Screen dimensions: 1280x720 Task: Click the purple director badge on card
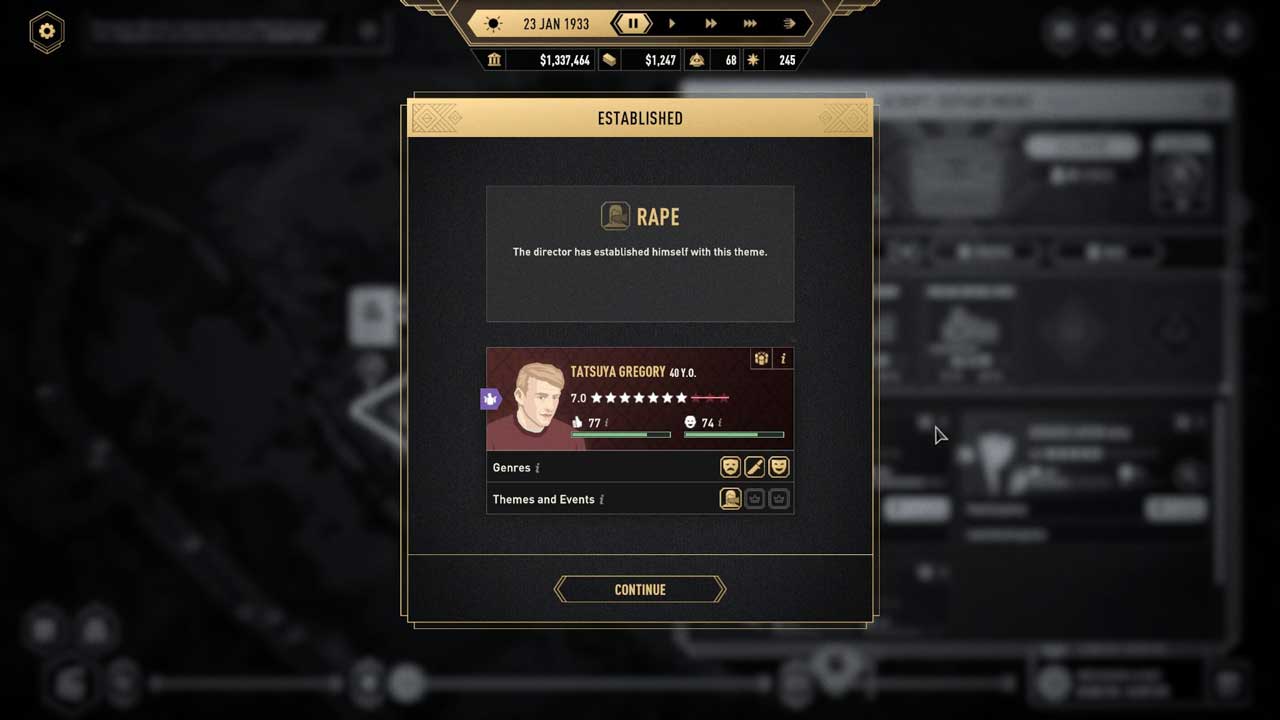[491, 399]
